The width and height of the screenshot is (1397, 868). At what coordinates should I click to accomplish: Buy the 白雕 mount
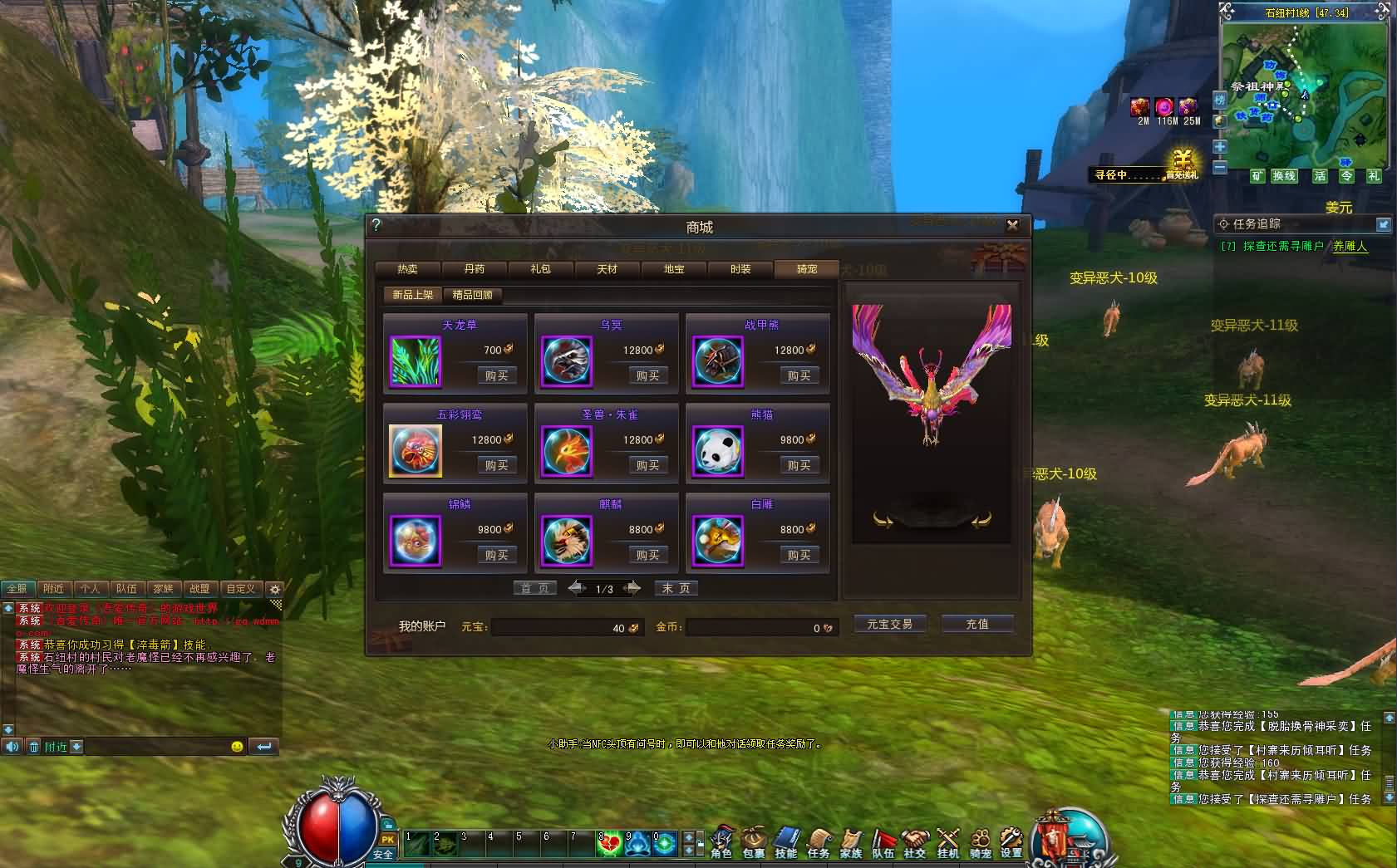799,556
